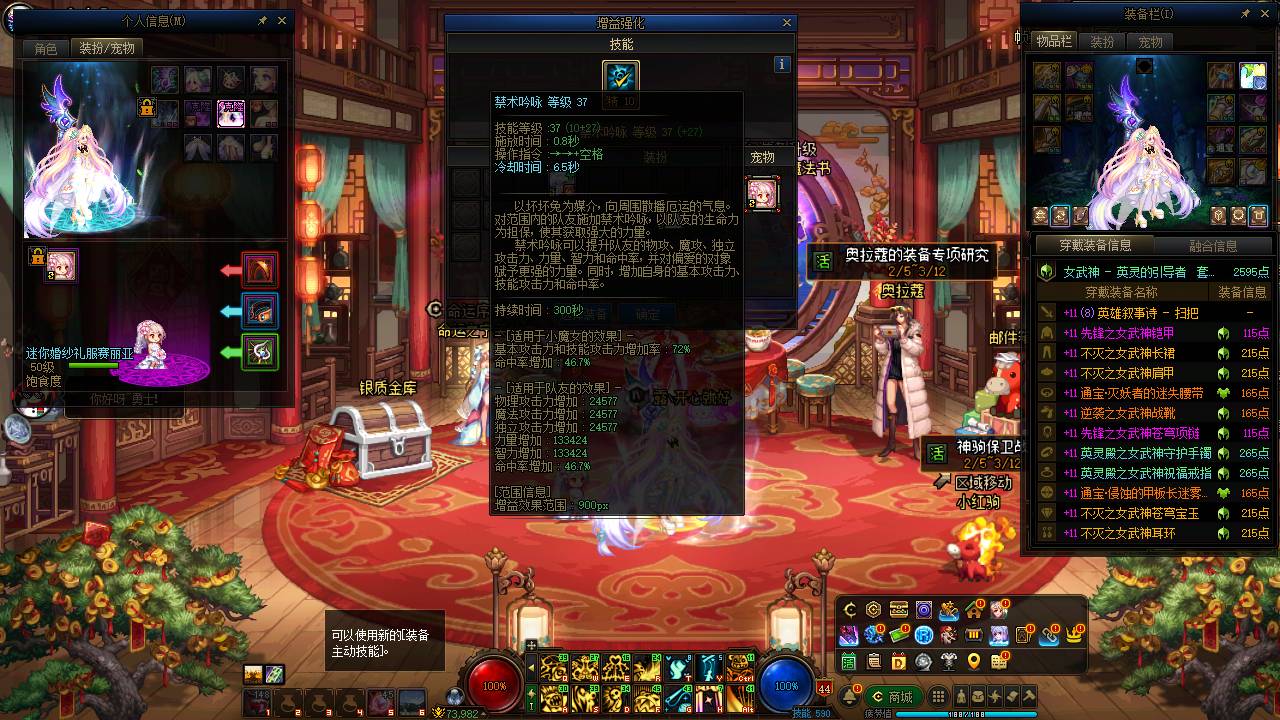This screenshot has height=720, width=1280.
Task: Click the house icon with red notification badge
Action: coord(973,610)
